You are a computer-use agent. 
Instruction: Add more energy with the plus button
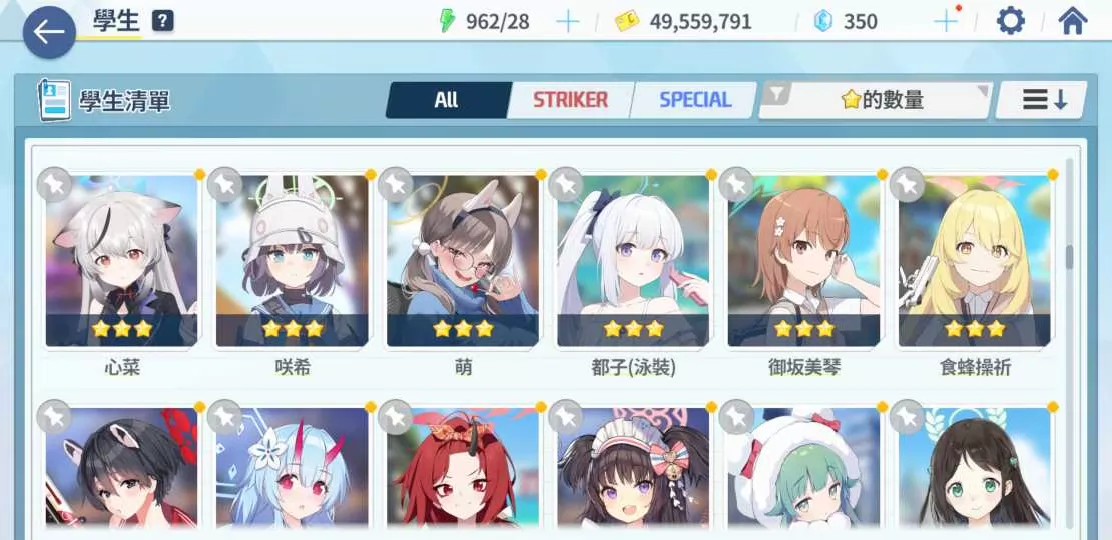(567, 22)
